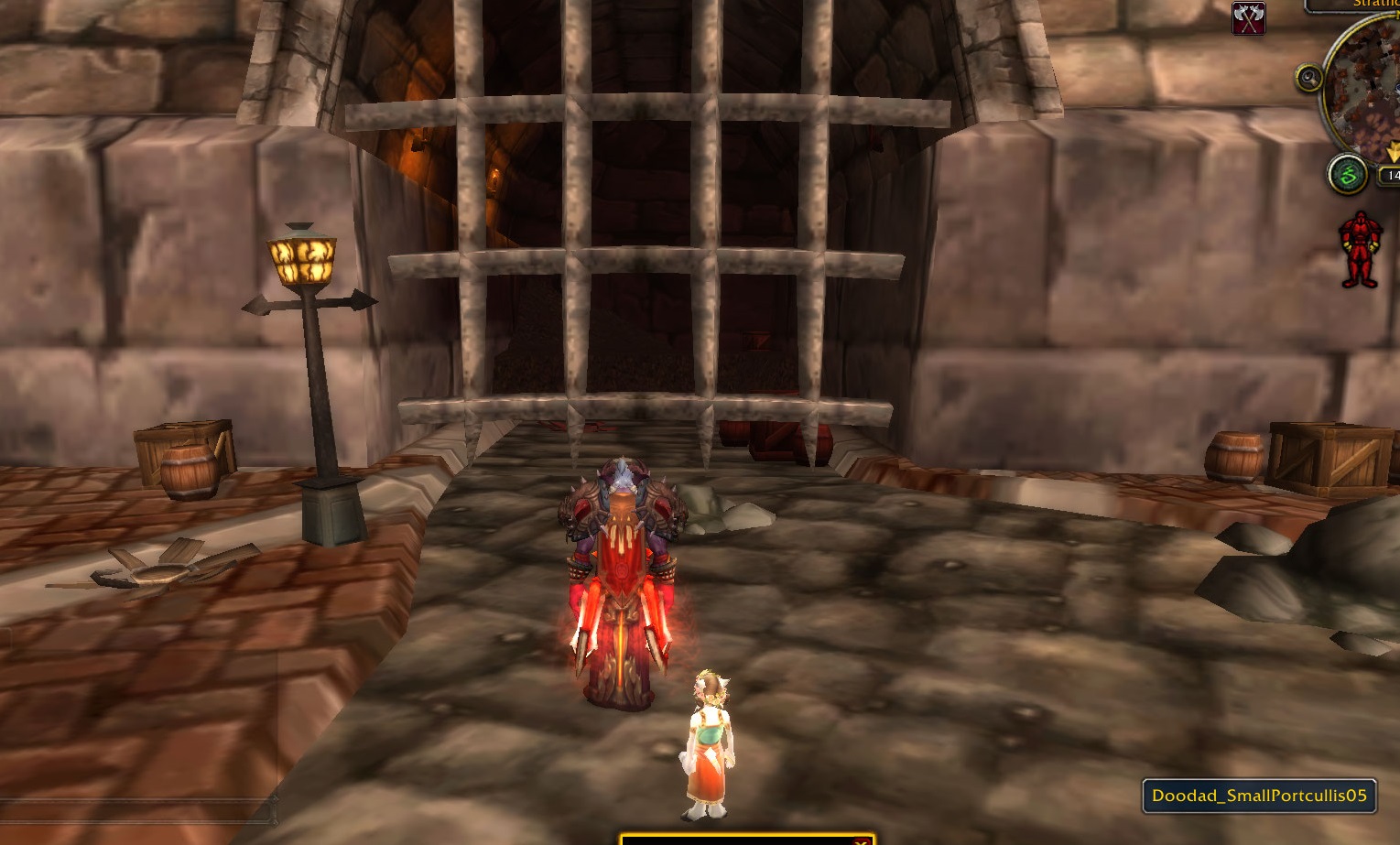Click the glowing street lantern

point(303,261)
